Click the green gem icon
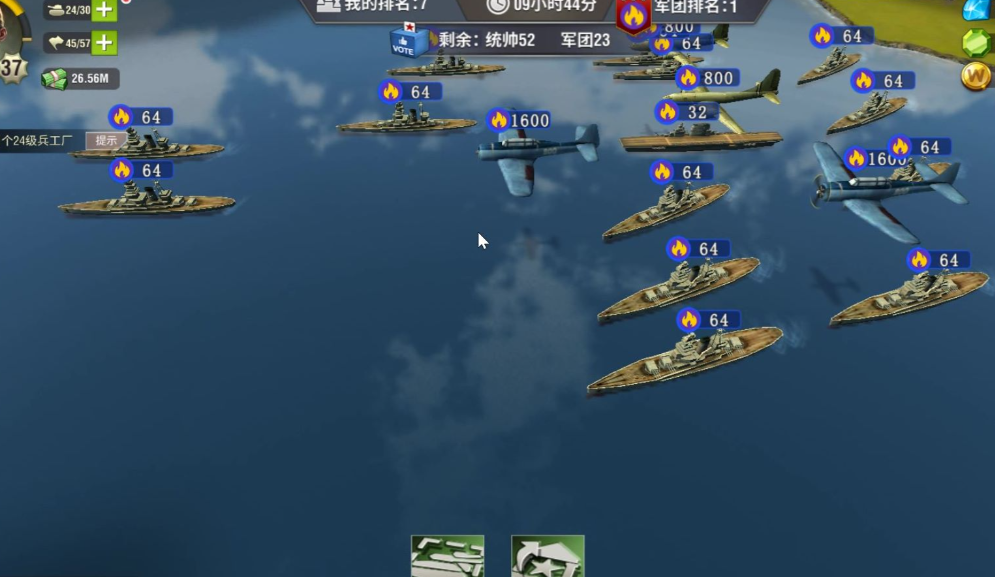 (x=976, y=43)
